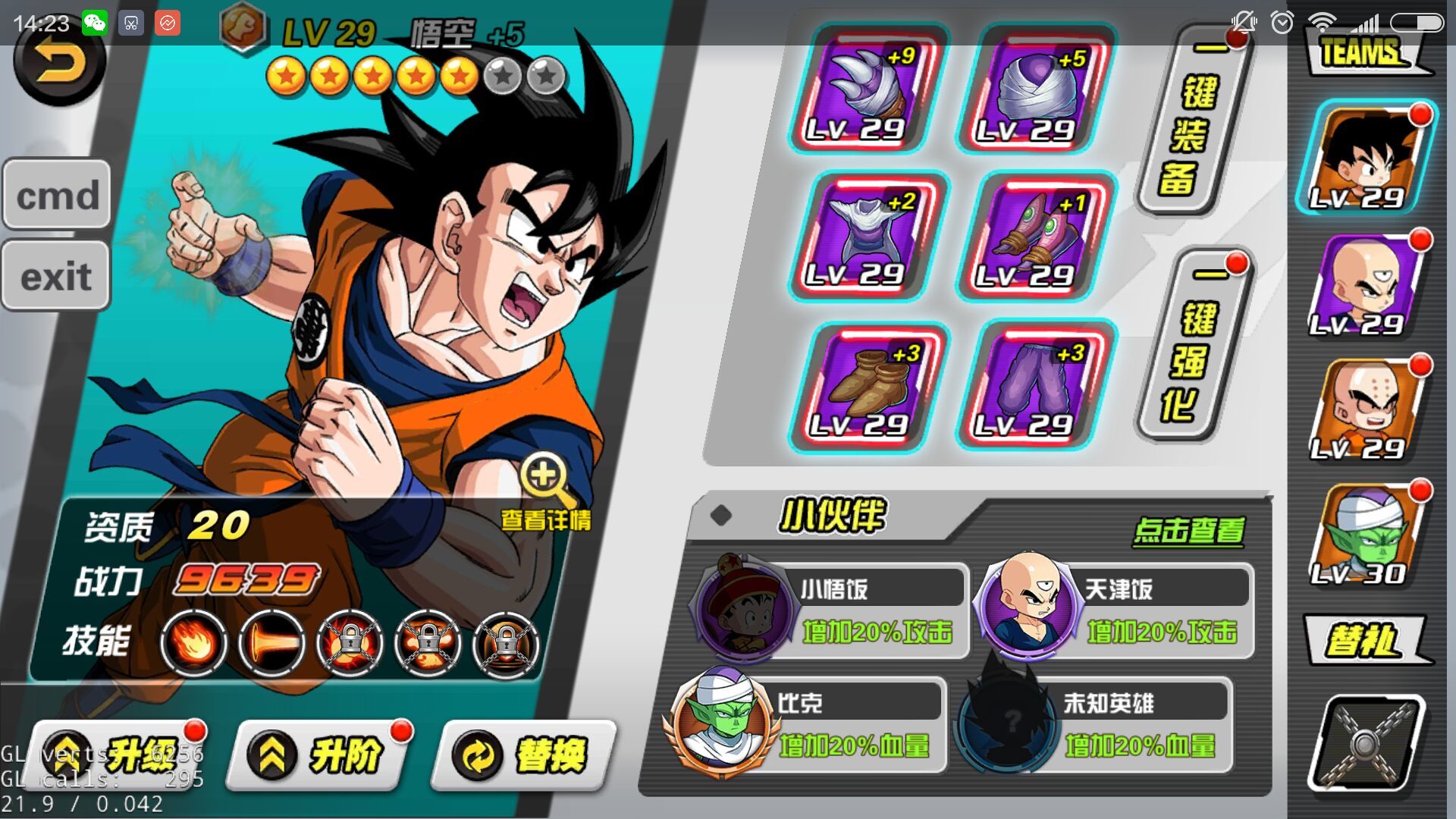Select the claw weapon slot +9
This screenshot has width=1456, height=819.
[867, 89]
